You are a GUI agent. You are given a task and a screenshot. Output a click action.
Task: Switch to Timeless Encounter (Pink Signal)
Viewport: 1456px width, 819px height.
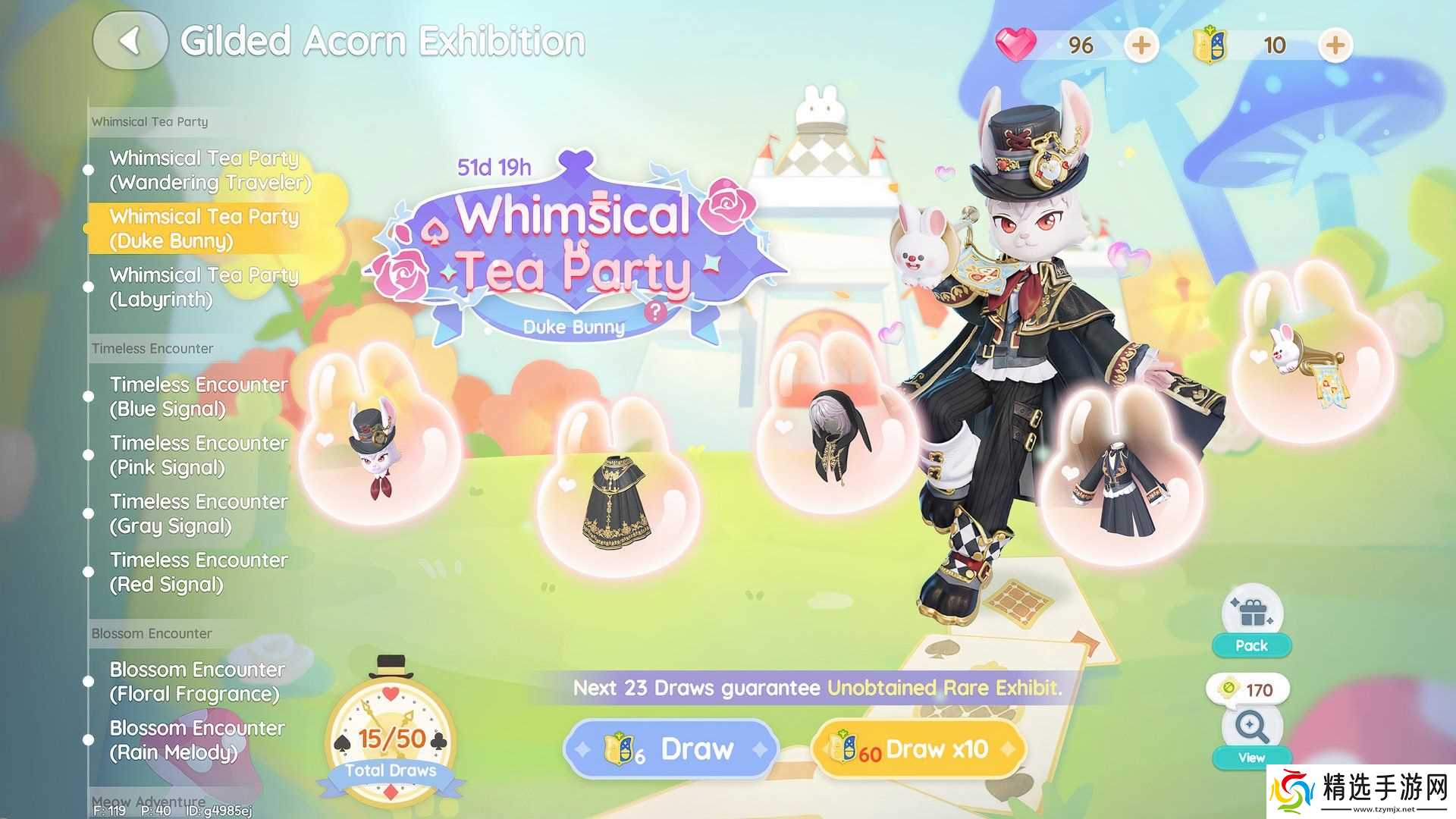tap(199, 455)
